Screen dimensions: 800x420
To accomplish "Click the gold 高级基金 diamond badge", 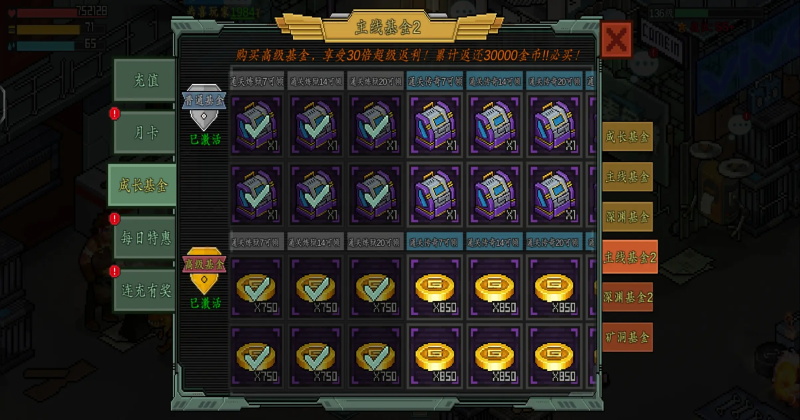I will pyautogui.click(x=205, y=268).
